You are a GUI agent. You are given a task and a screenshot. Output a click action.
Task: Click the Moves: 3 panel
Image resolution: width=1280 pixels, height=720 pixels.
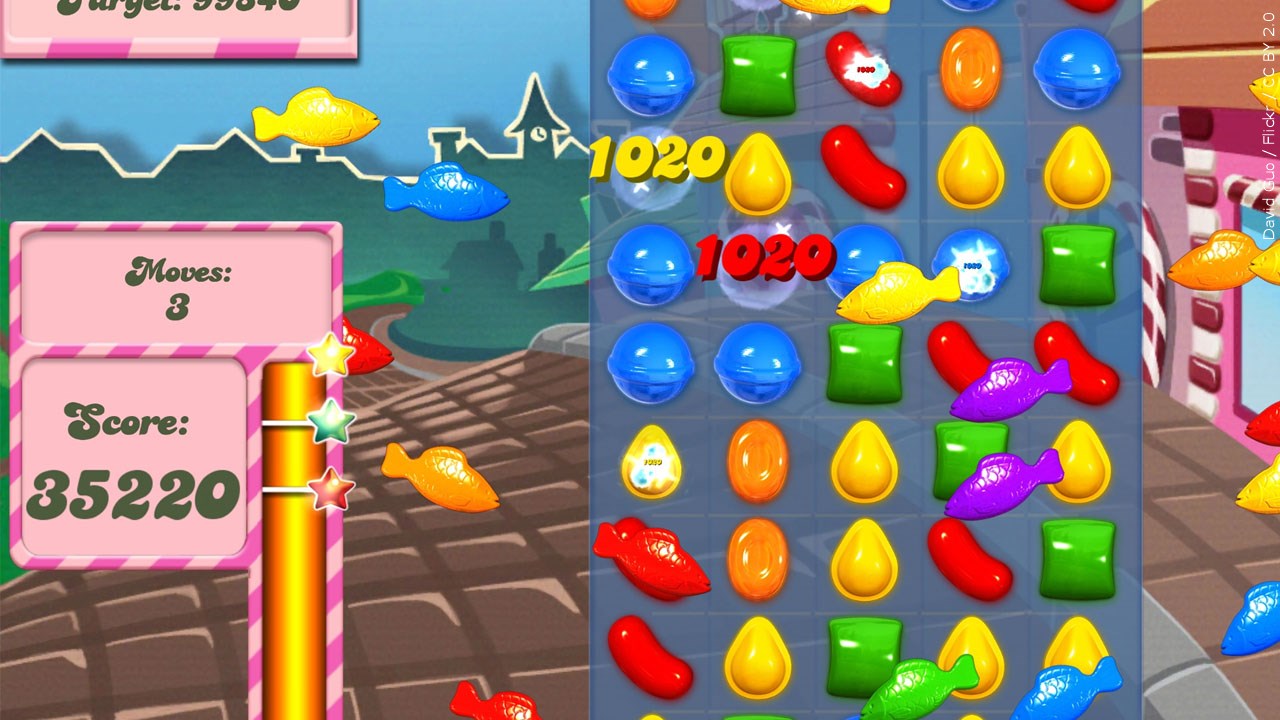tap(170, 290)
